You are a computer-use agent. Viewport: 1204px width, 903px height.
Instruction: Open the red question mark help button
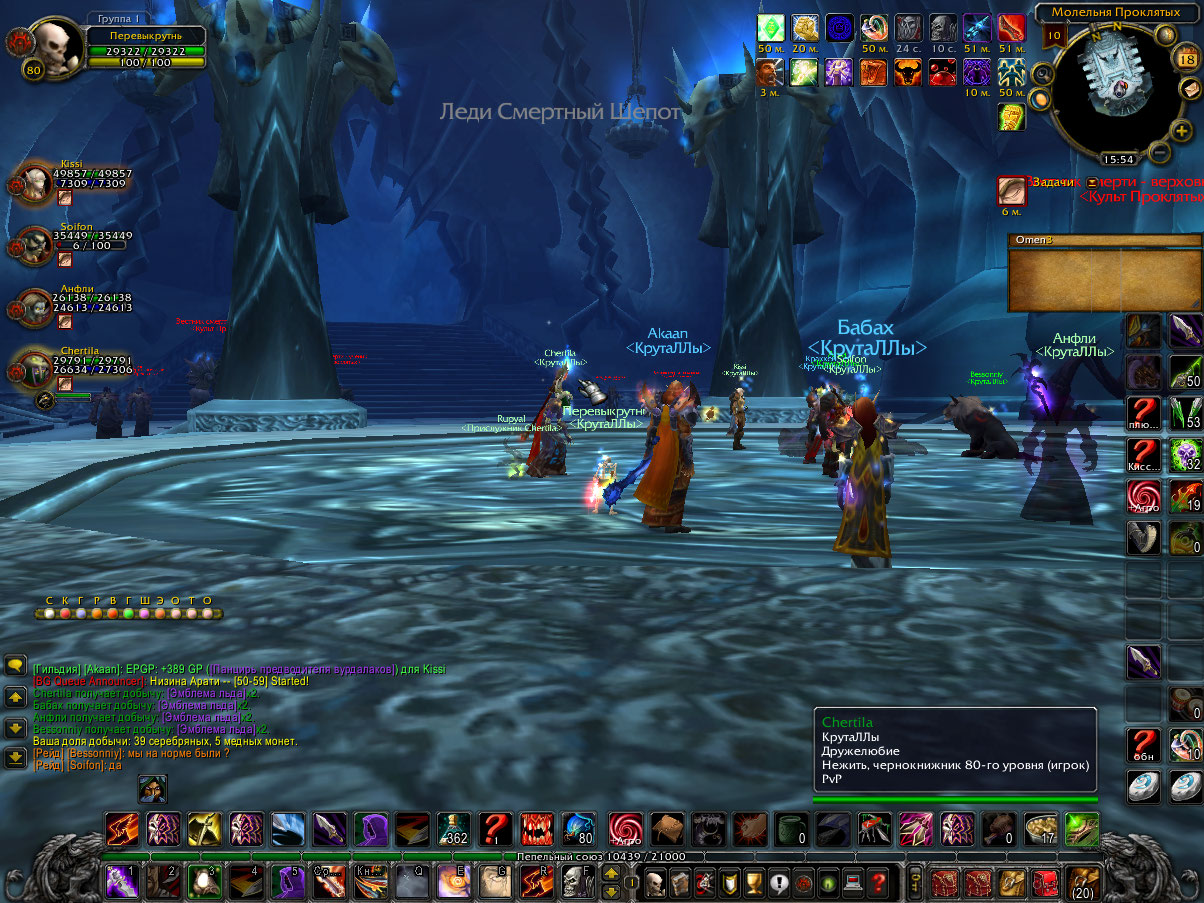coord(878,882)
